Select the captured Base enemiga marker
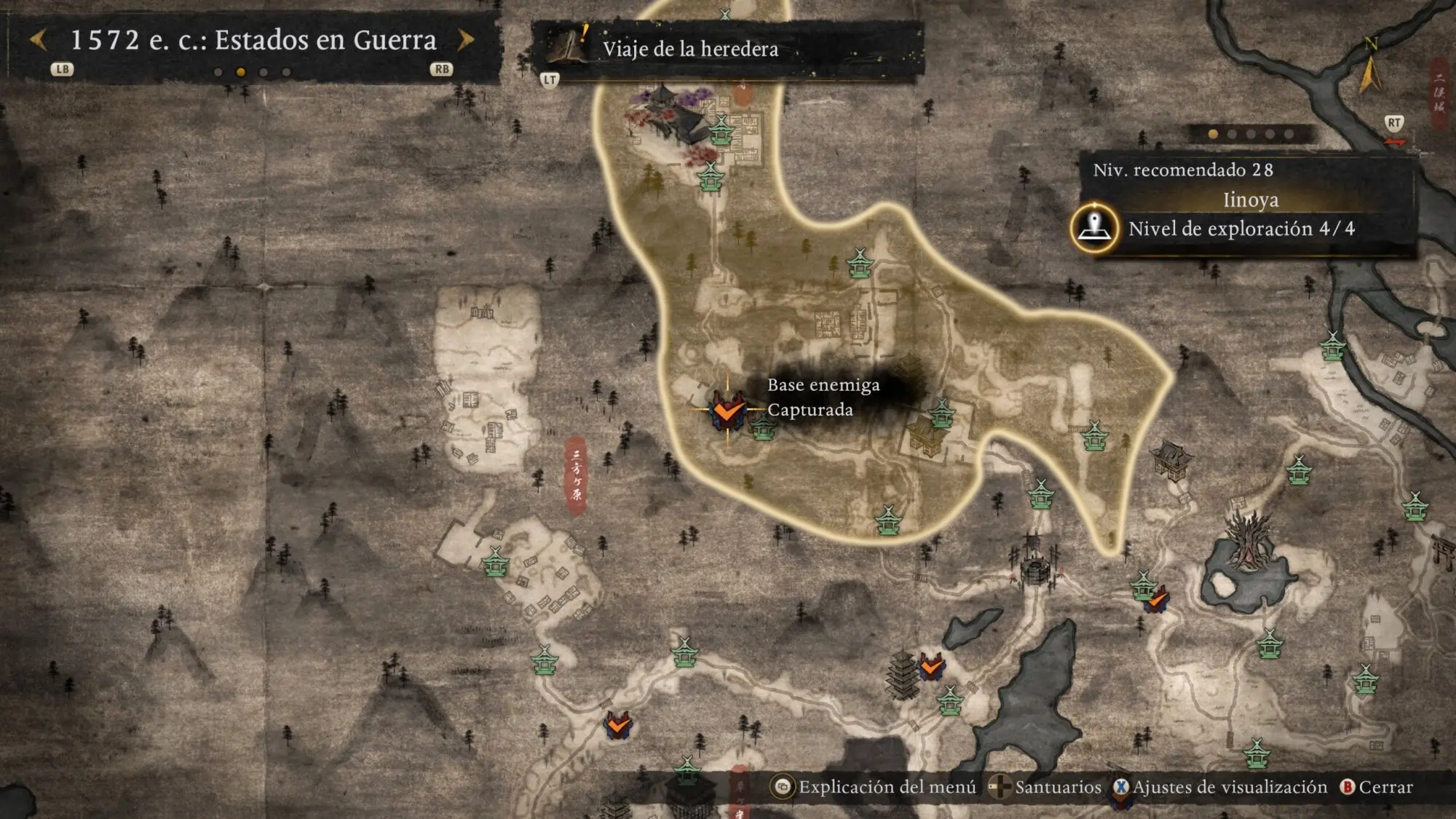This screenshot has width=1456, height=819. pyautogui.click(x=727, y=411)
